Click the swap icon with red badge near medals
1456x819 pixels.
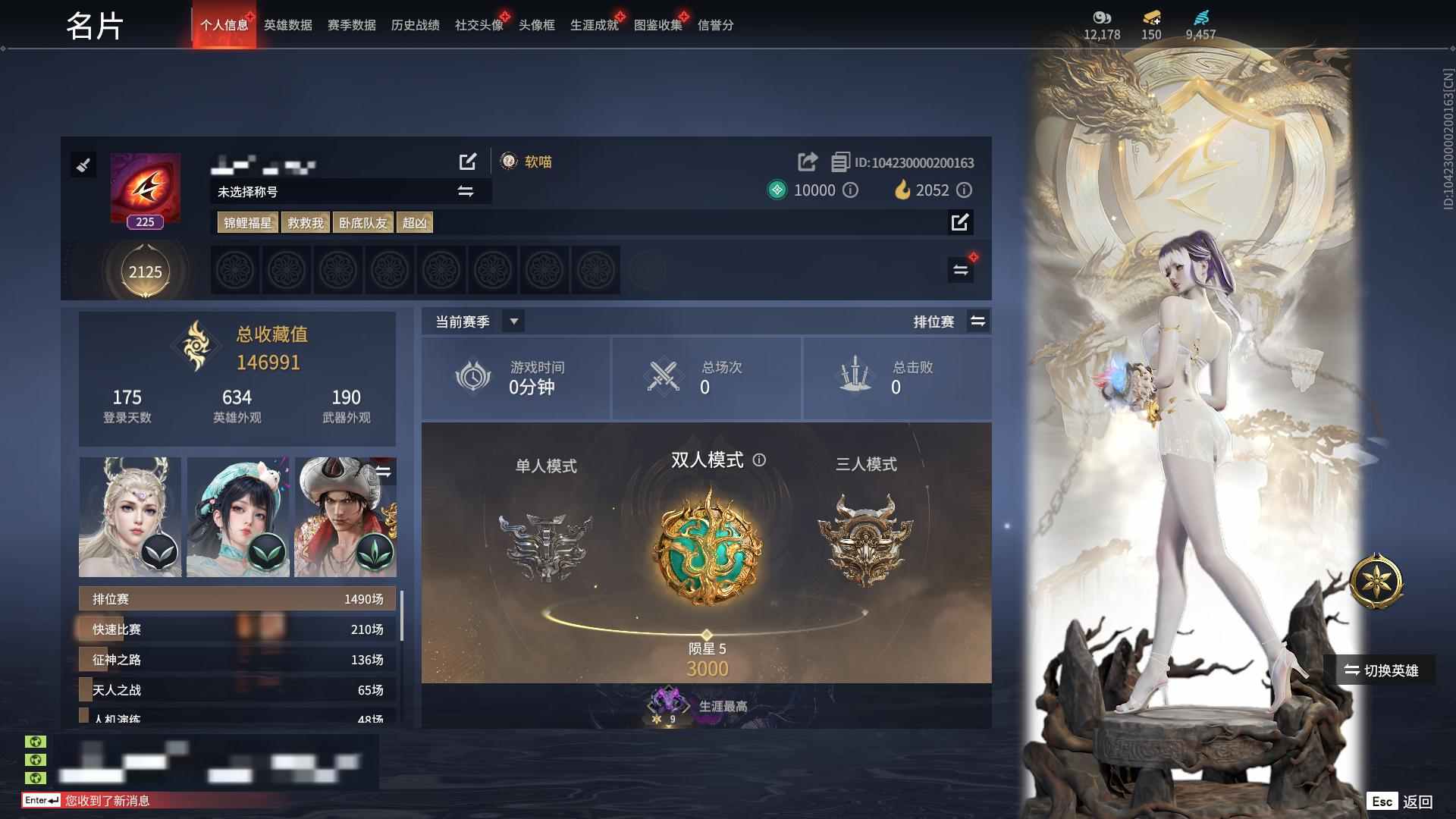[960, 268]
